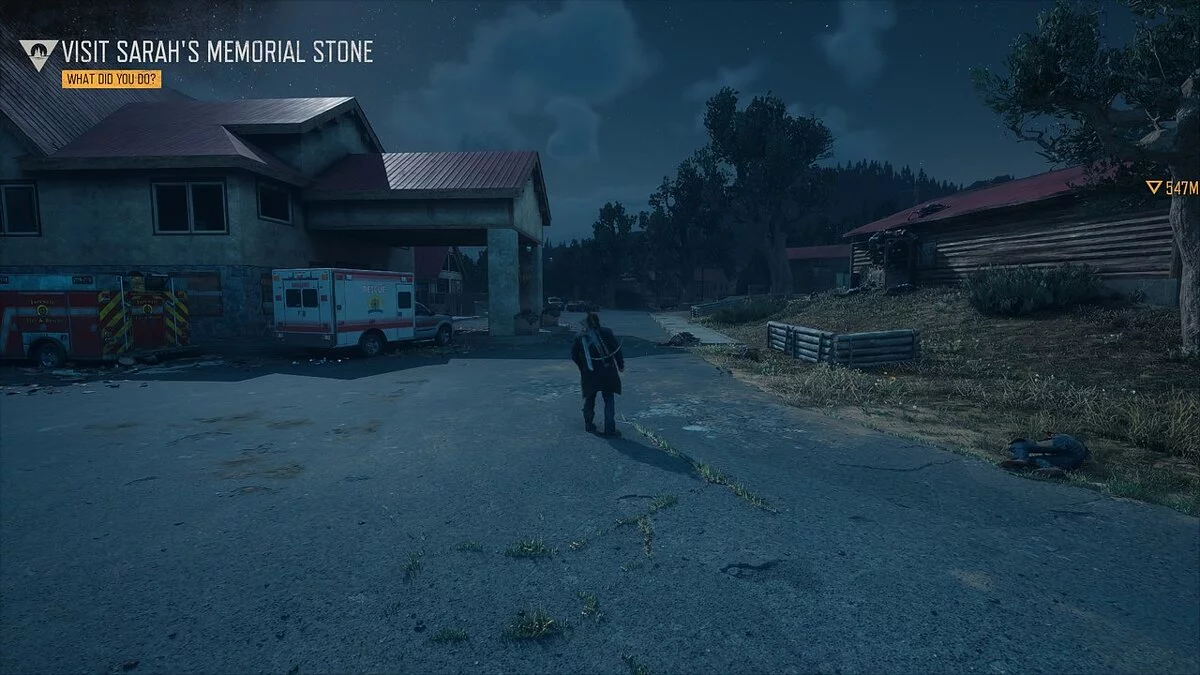Select the 547M objective waypoint marker
Viewport: 1200px width, 675px height.
(1172, 187)
